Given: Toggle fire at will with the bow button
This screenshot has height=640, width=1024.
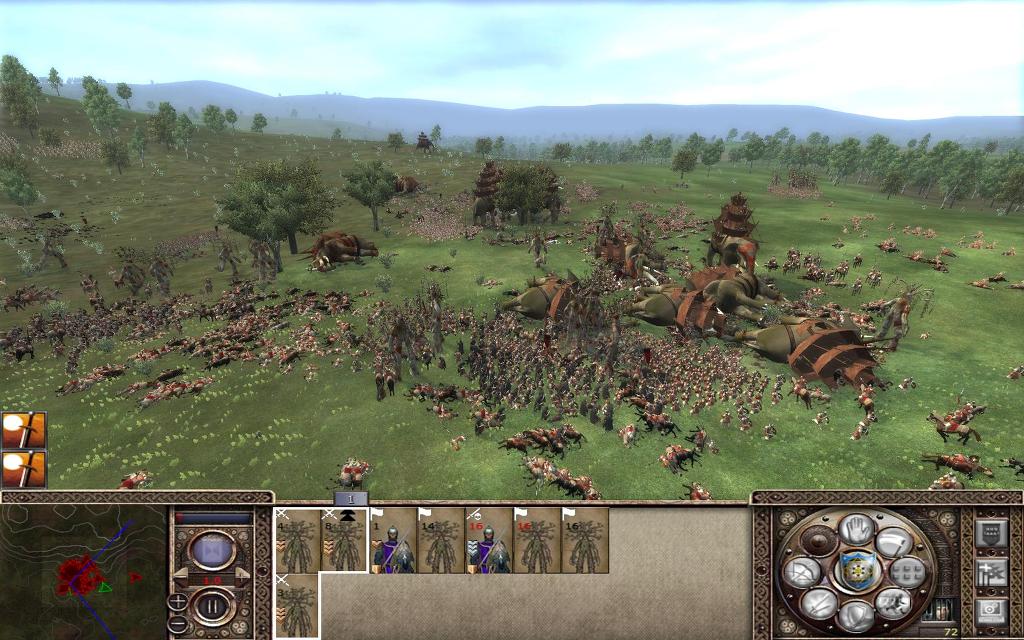Looking at the screenshot, I should (802, 571).
